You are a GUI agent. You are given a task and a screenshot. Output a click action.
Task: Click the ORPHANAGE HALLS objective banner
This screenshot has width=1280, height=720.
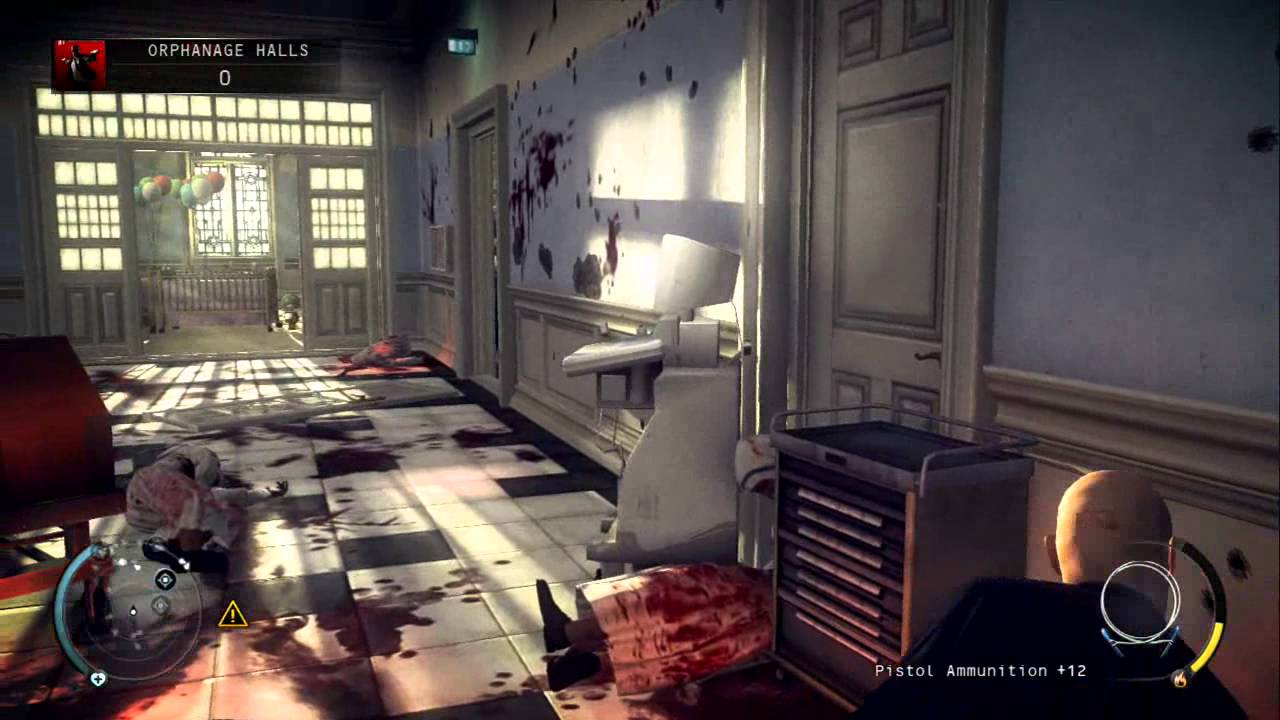(x=225, y=49)
